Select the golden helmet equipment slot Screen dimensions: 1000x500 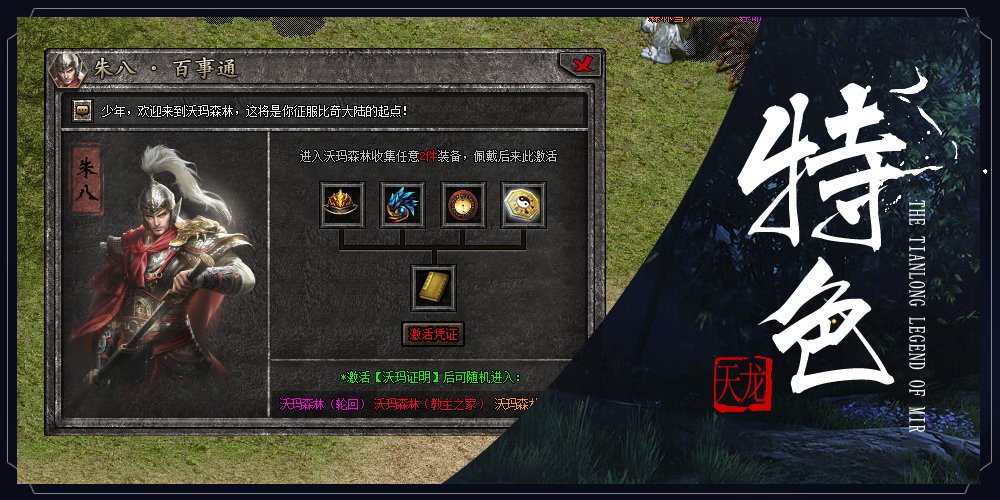pyautogui.click(x=342, y=205)
